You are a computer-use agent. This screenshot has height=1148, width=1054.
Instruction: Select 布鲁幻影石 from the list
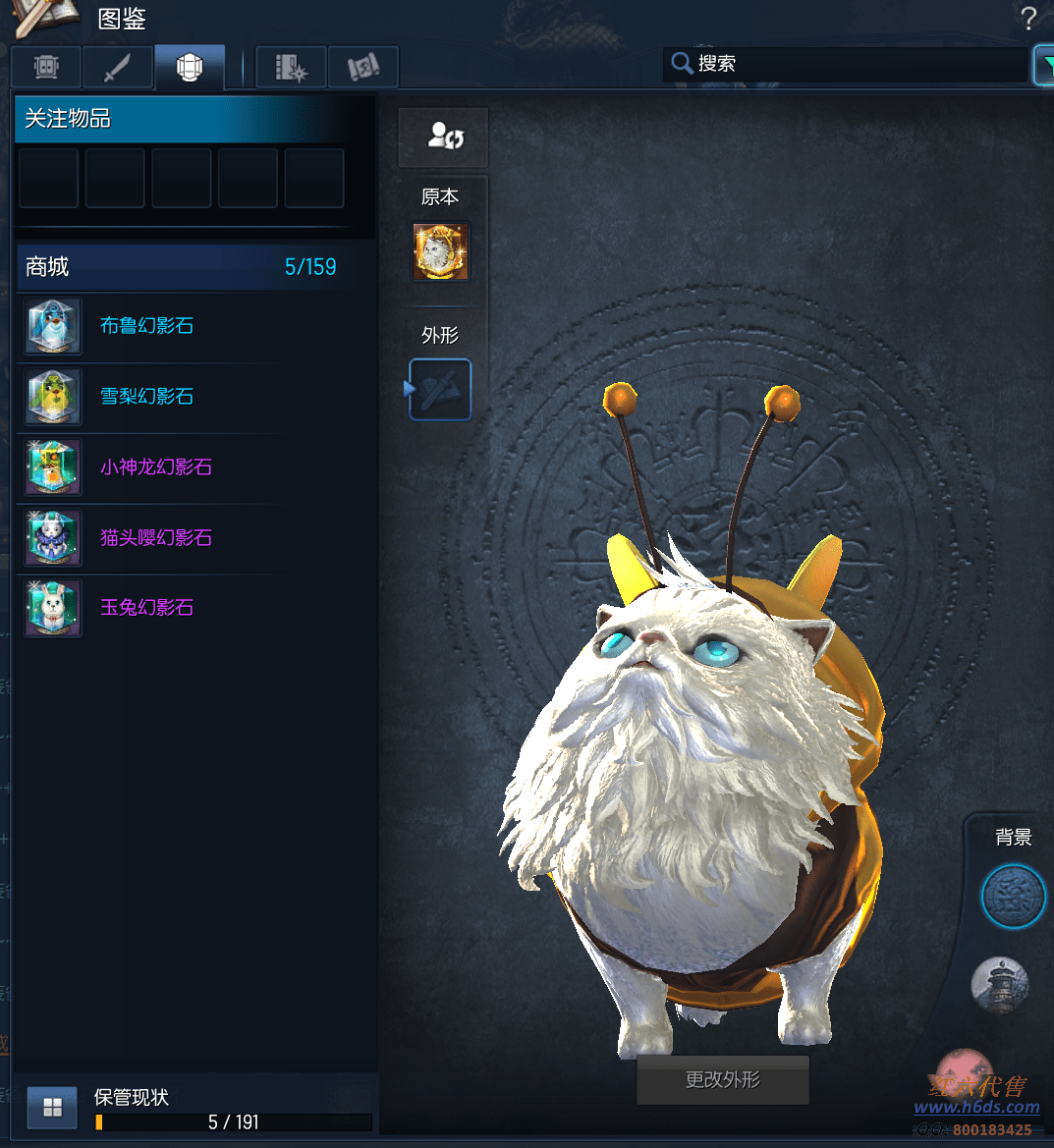147,326
